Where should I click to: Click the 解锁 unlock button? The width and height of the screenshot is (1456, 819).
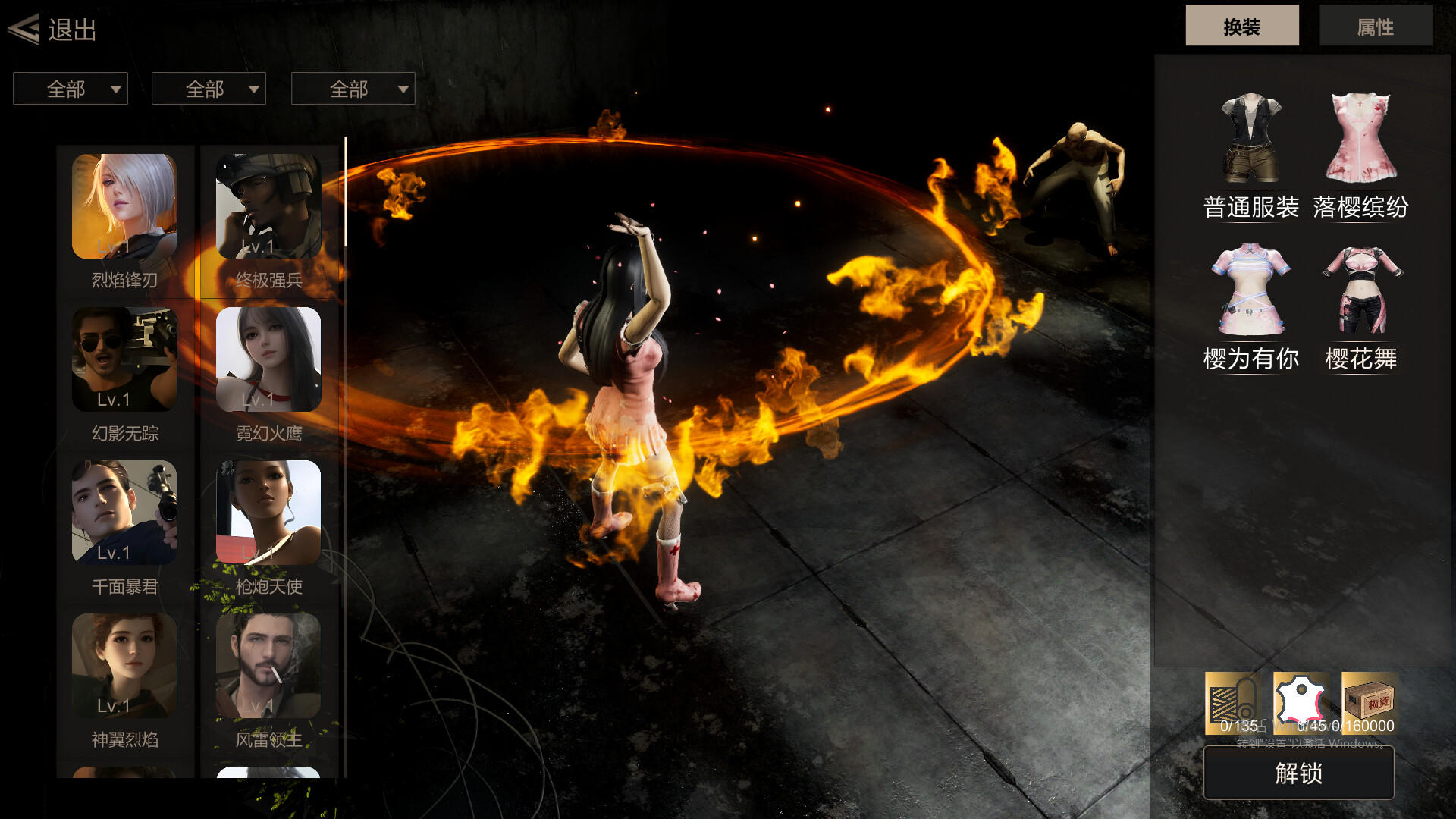tap(1298, 773)
